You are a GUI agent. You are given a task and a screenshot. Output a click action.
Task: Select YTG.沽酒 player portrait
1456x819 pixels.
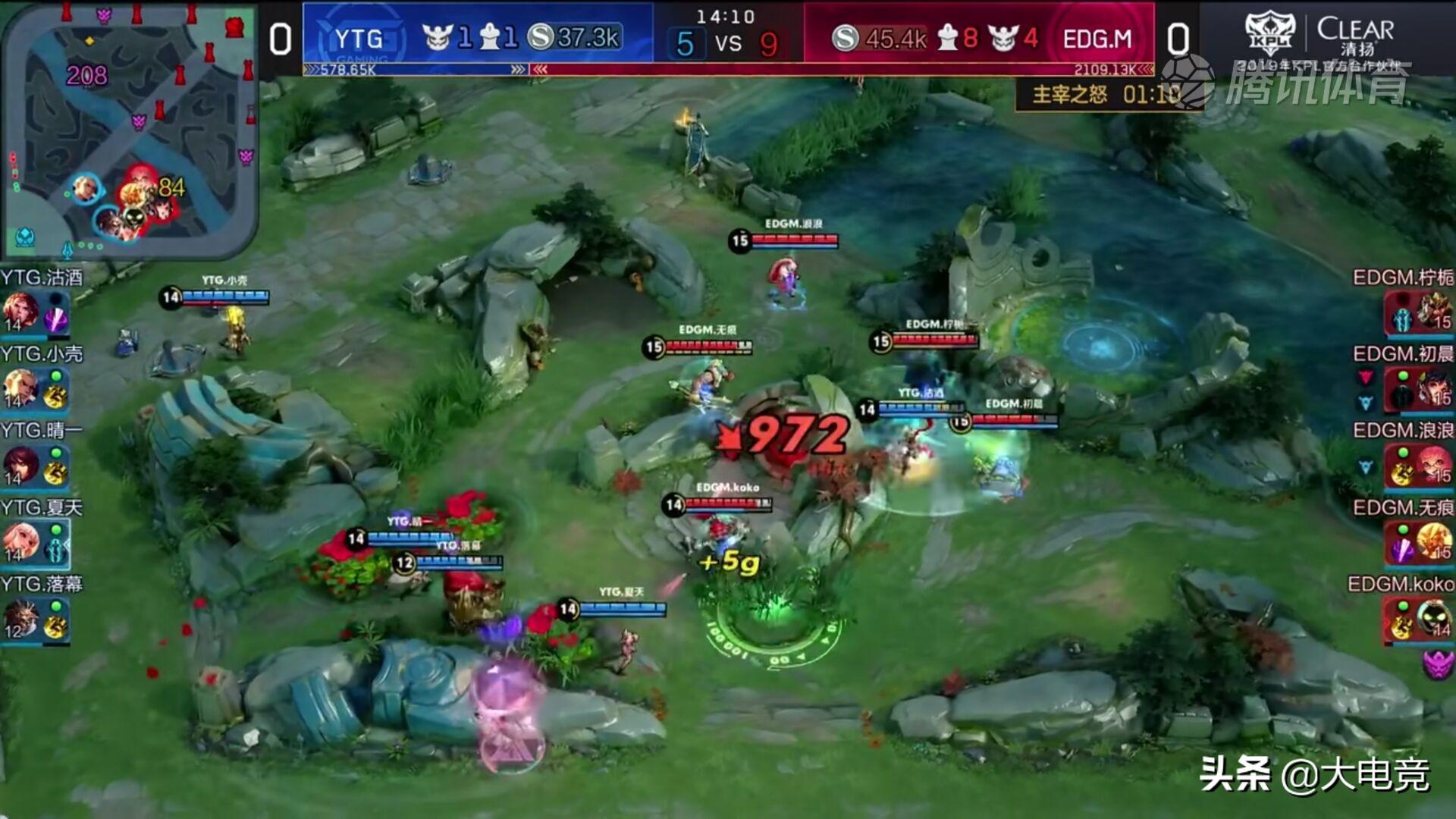[x=21, y=311]
